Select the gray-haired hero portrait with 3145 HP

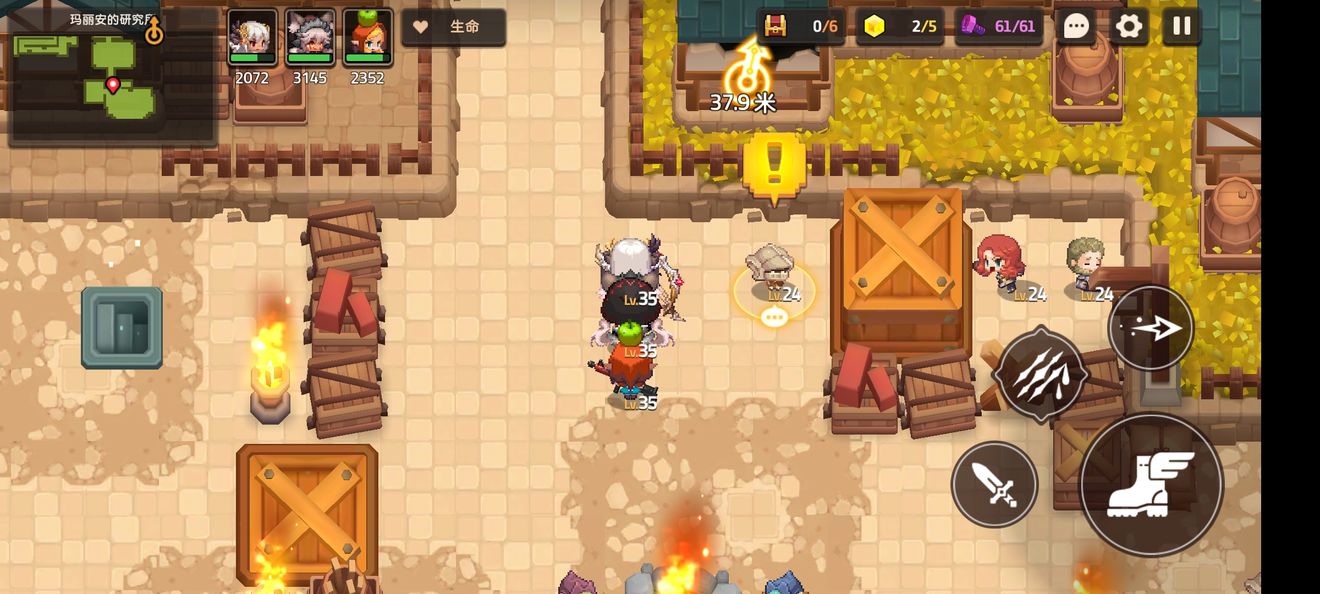pyautogui.click(x=310, y=38)
